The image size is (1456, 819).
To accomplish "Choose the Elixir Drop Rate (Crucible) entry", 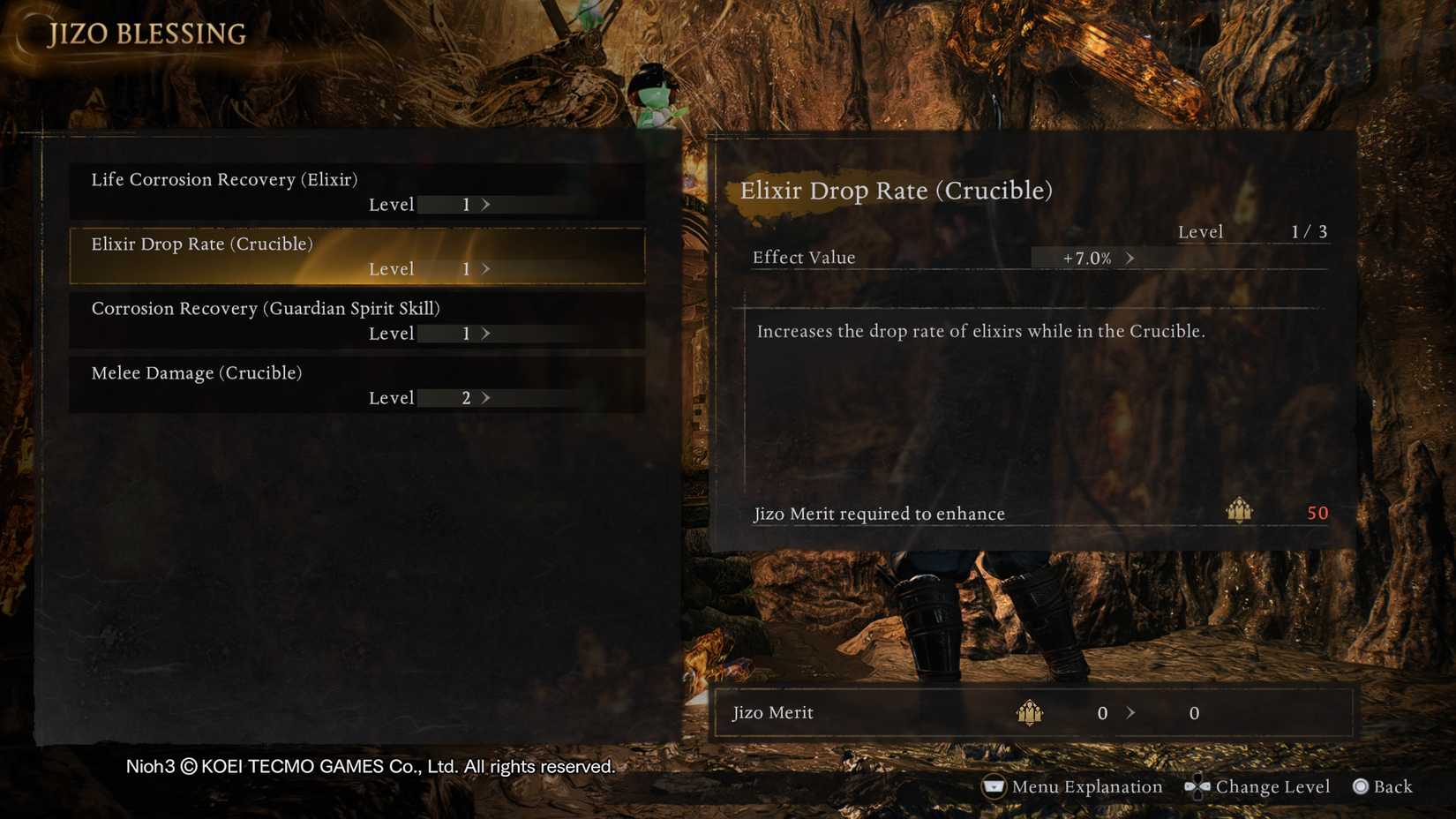I will tap(356, 256).
